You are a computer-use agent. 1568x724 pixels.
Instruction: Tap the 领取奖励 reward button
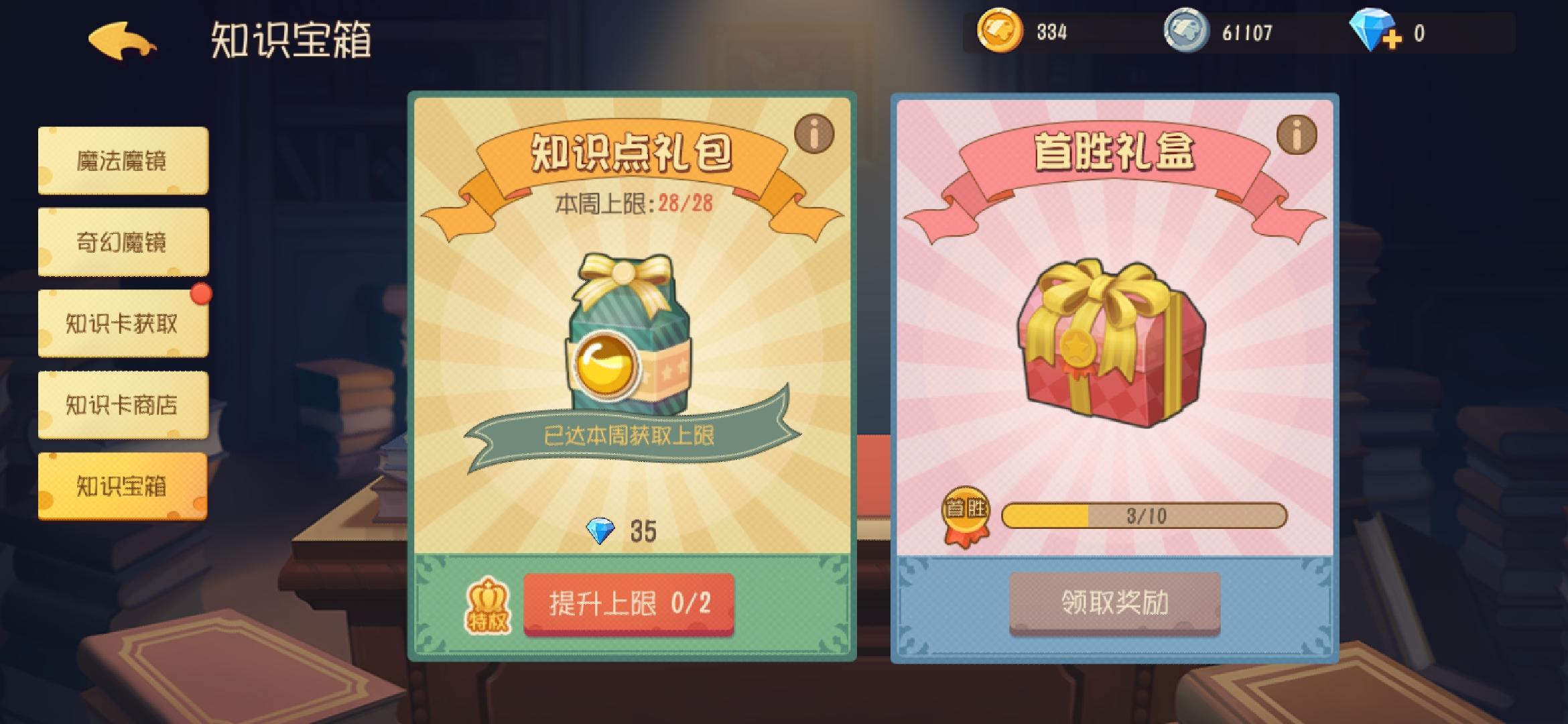tap(1114, 602)
